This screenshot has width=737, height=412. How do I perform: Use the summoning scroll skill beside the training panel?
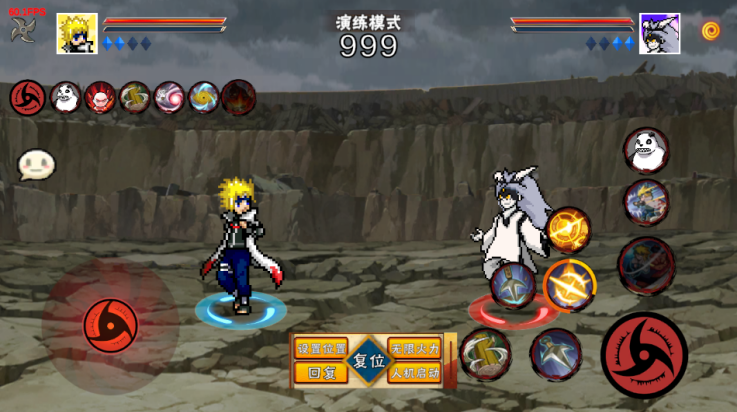pos(486,354)
